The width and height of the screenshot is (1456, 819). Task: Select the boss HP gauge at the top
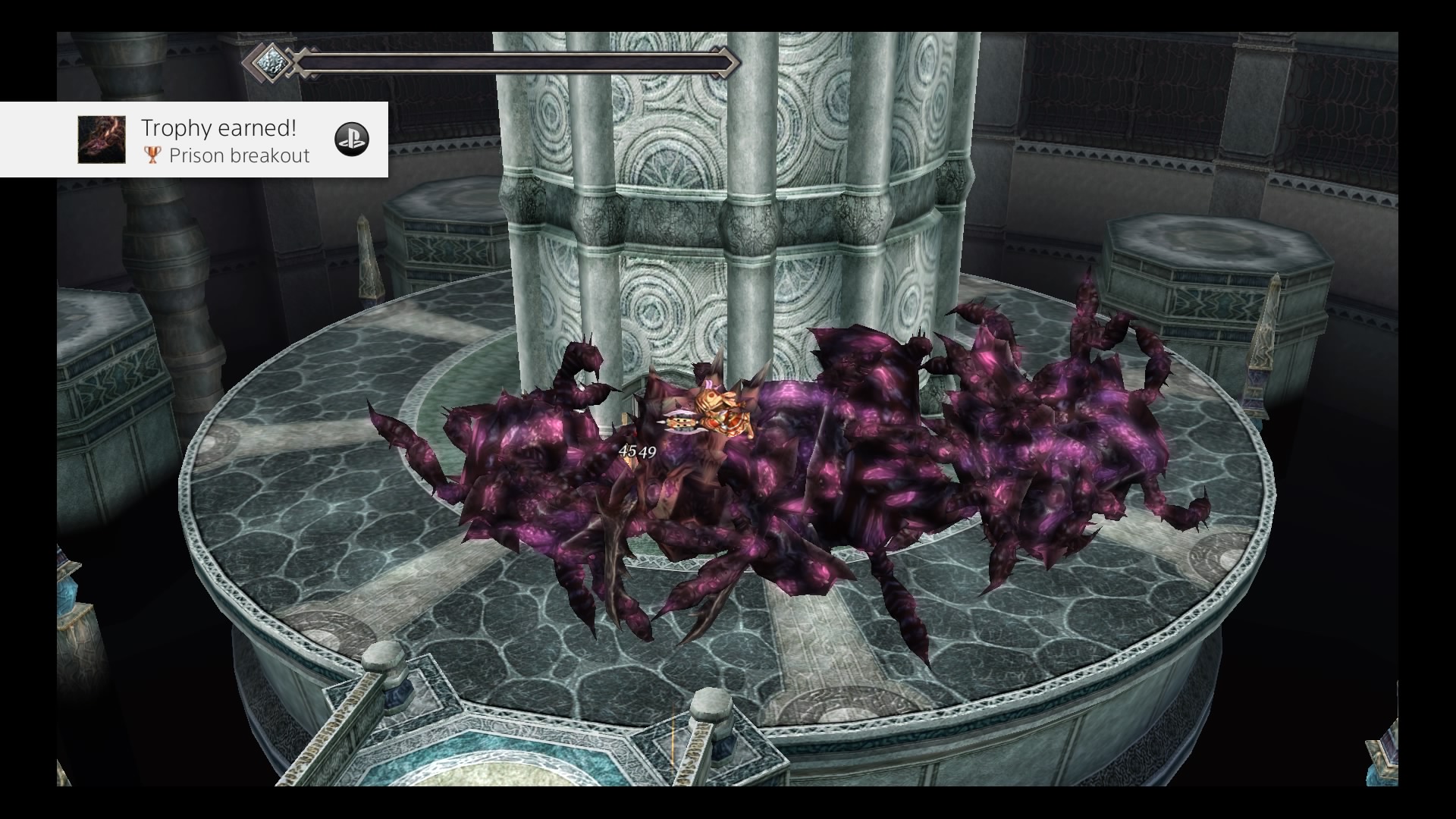click(516, 64)
